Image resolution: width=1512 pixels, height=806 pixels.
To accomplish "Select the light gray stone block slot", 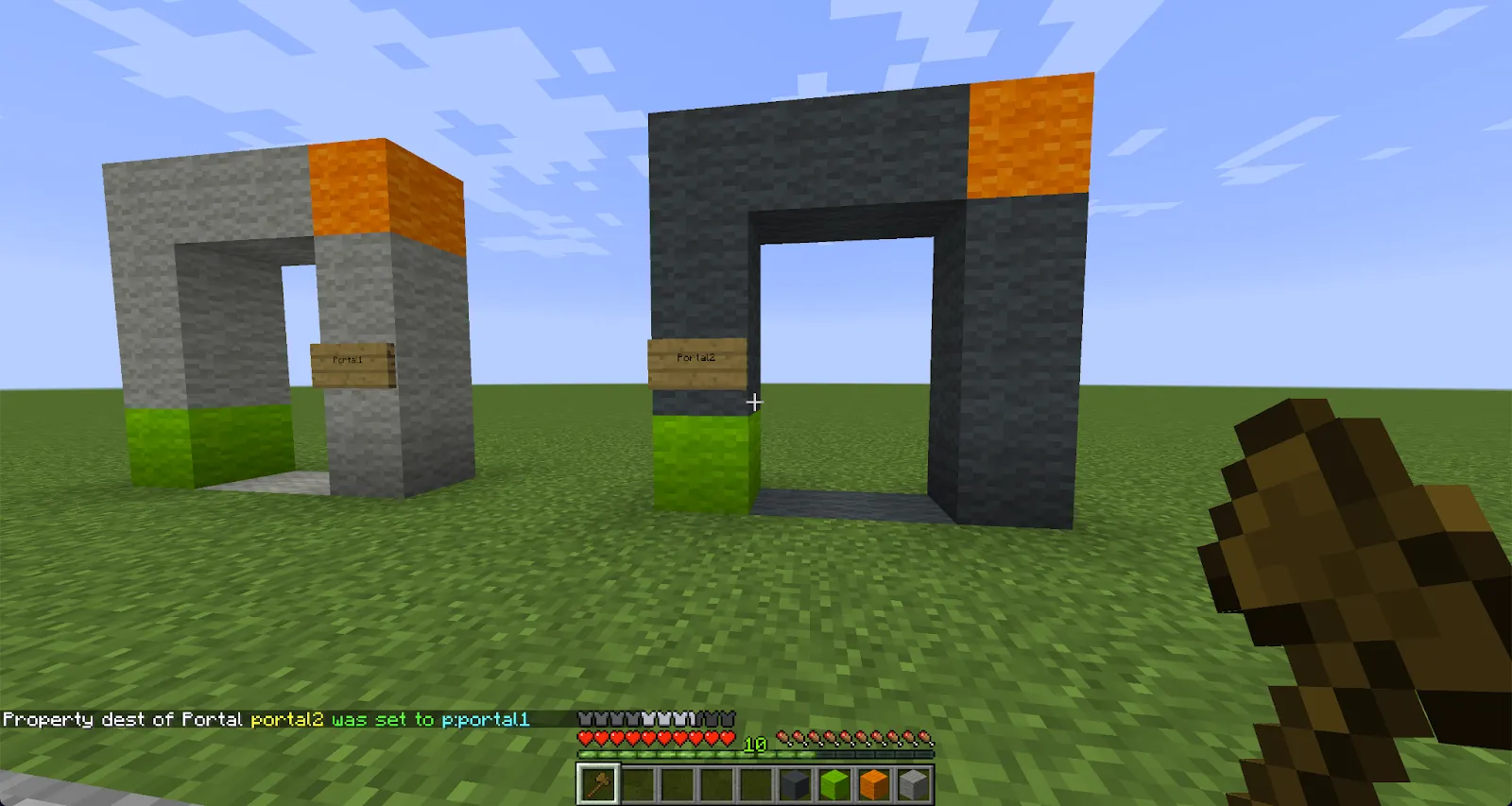I will [912, 781].
